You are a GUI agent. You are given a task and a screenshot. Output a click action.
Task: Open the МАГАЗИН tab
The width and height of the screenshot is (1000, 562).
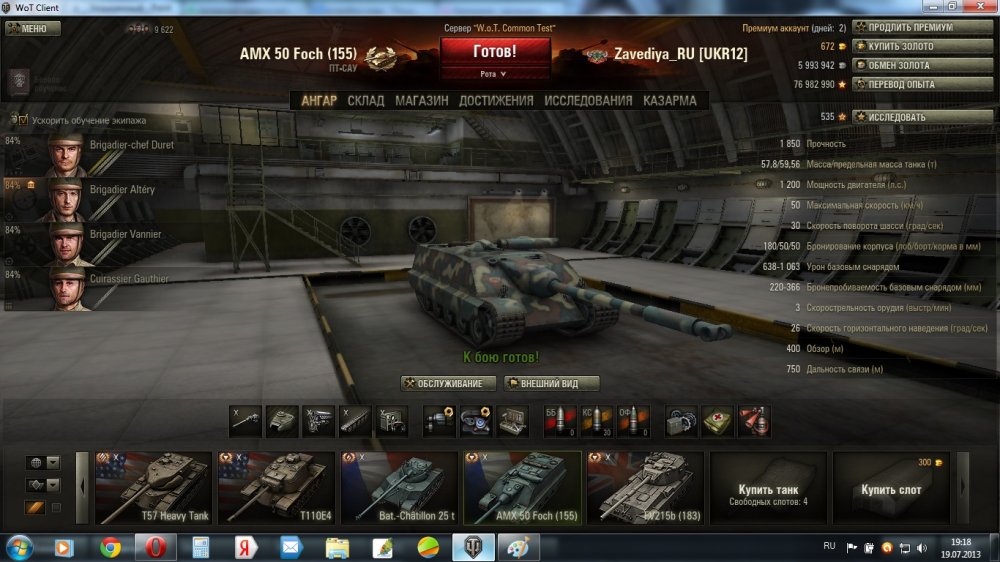(x=421, y=101)
